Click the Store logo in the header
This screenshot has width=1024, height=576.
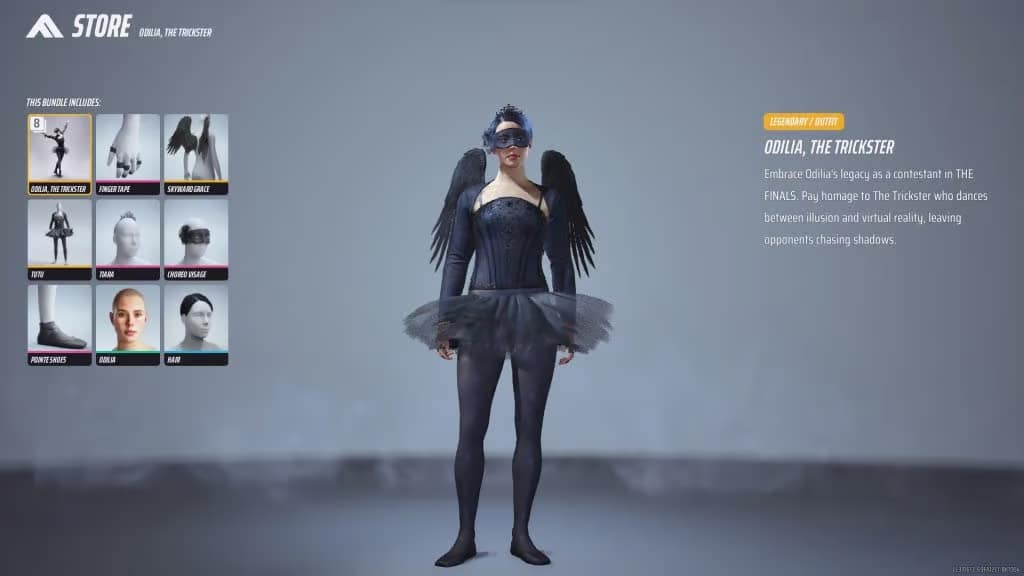pyautogui.click(x=45, y=26)
